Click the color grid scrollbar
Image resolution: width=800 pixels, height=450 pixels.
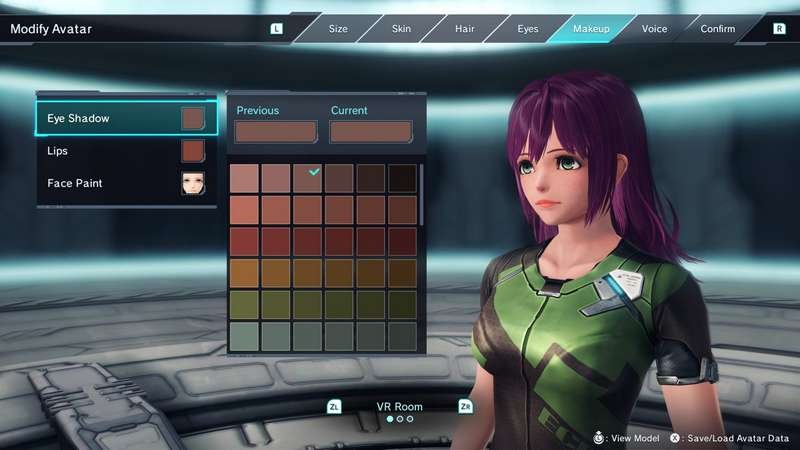pyautogui.click(x=421, y=194)
